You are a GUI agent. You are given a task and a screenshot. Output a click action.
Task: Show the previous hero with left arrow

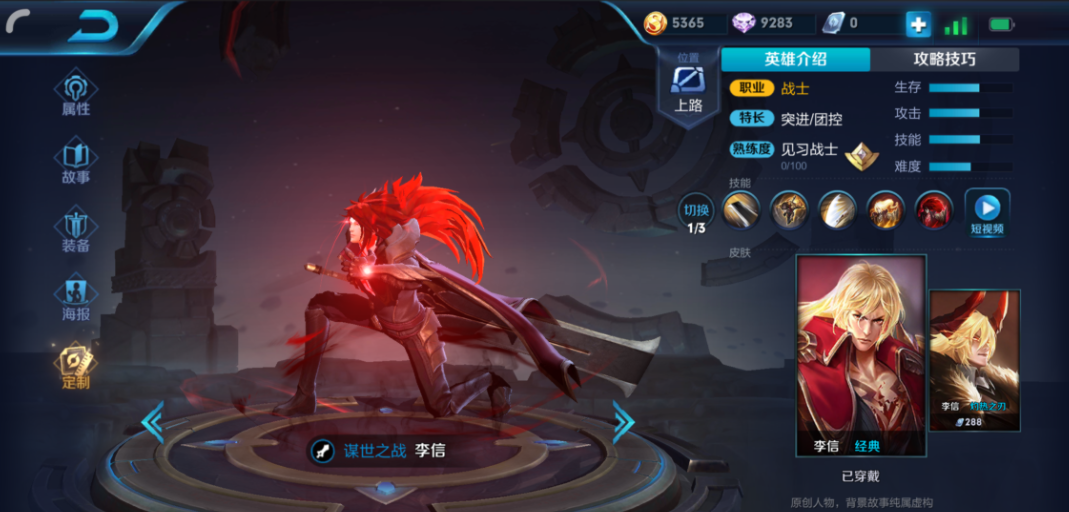tap(152, 423)
